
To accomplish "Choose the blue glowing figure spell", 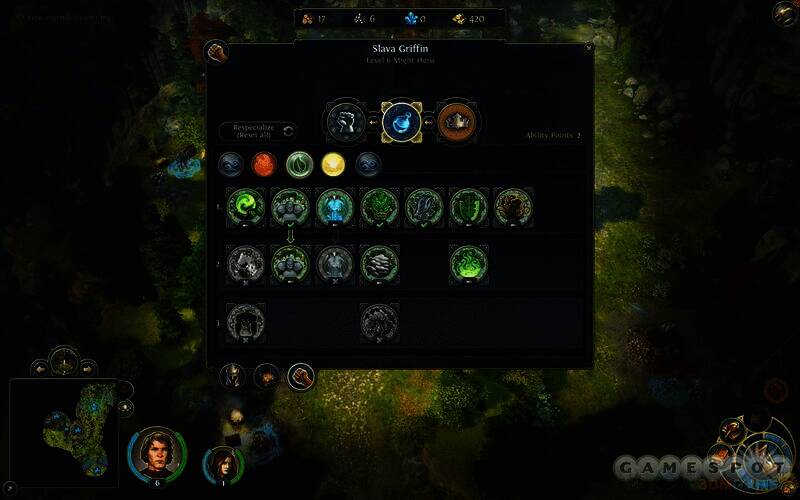I will tap(335, 207).
